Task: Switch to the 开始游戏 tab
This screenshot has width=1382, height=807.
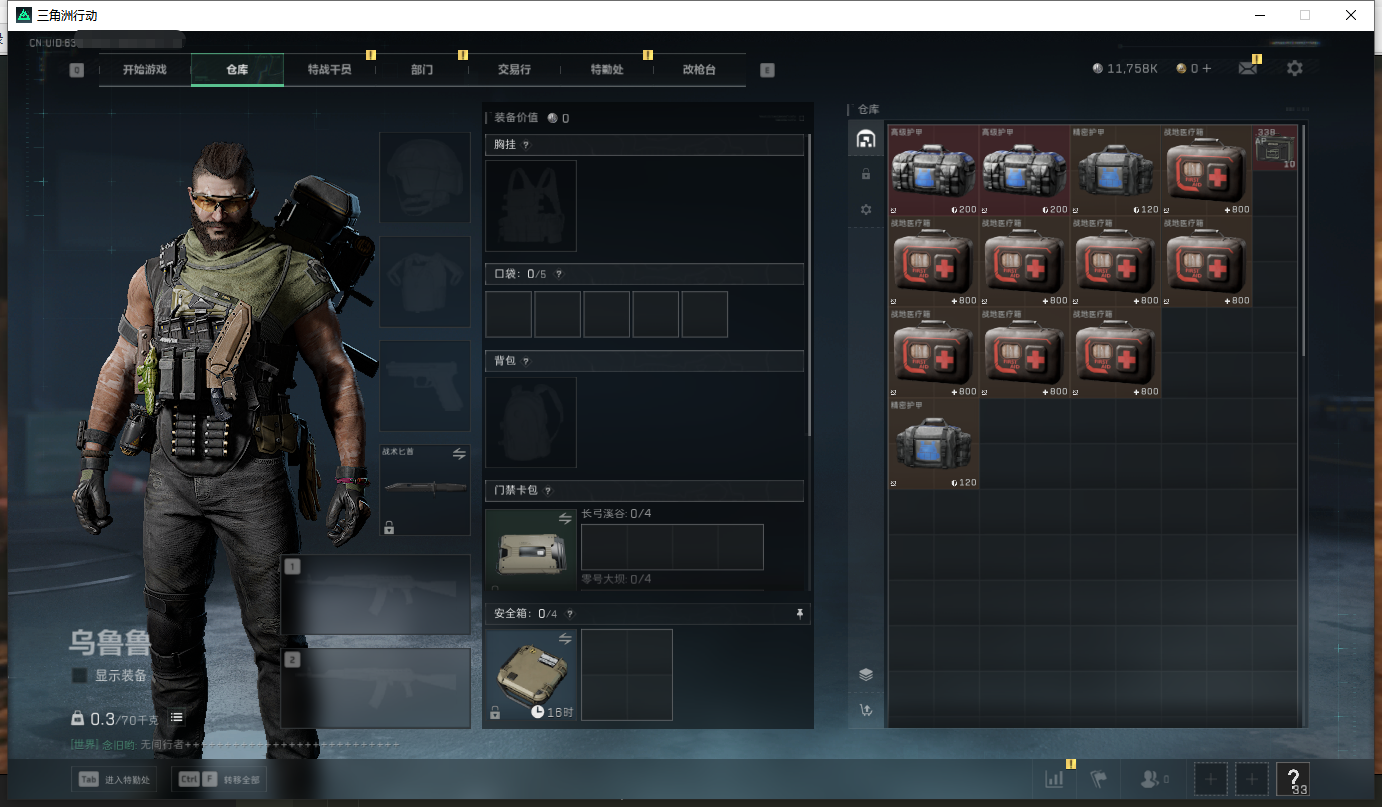Action: [x=145, y=70]
